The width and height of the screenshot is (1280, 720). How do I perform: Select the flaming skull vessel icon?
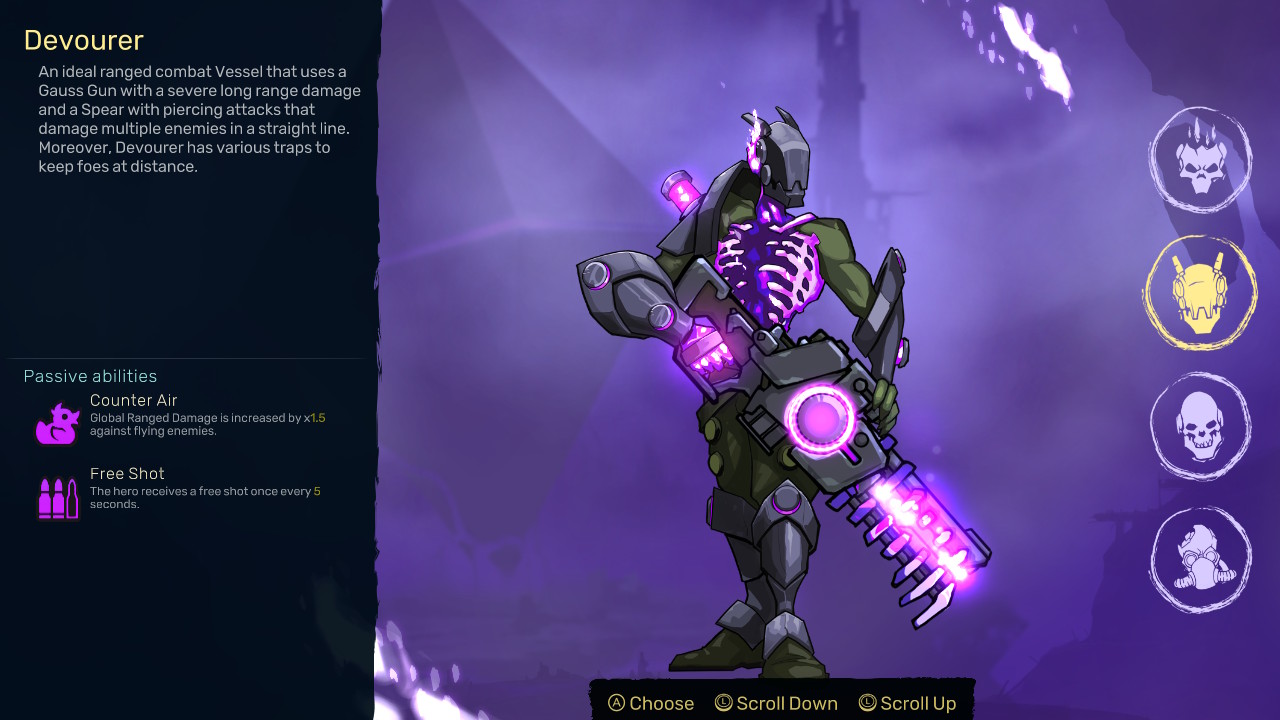[1200, 160]
